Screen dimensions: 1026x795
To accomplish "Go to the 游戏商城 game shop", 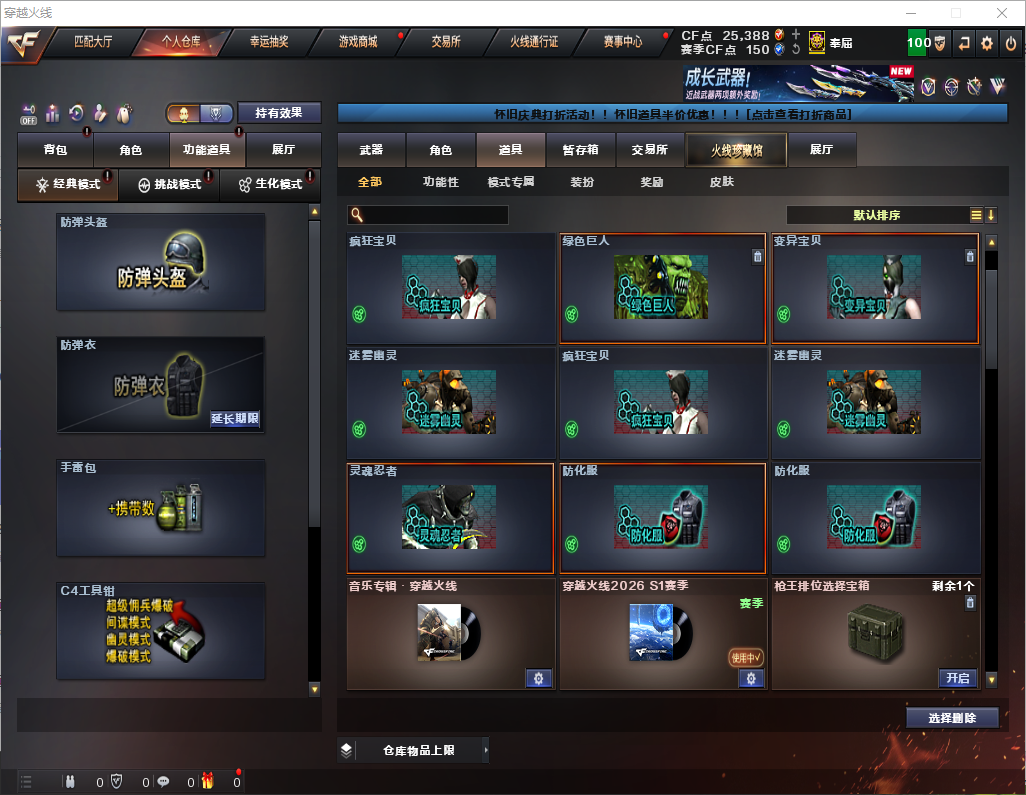I will tap(357, 42).
